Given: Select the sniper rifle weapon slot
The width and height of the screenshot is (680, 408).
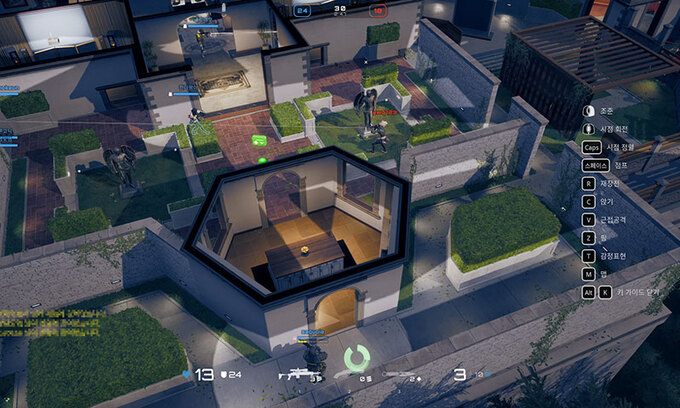Looking at the screenshot, I should click(298, 375).
